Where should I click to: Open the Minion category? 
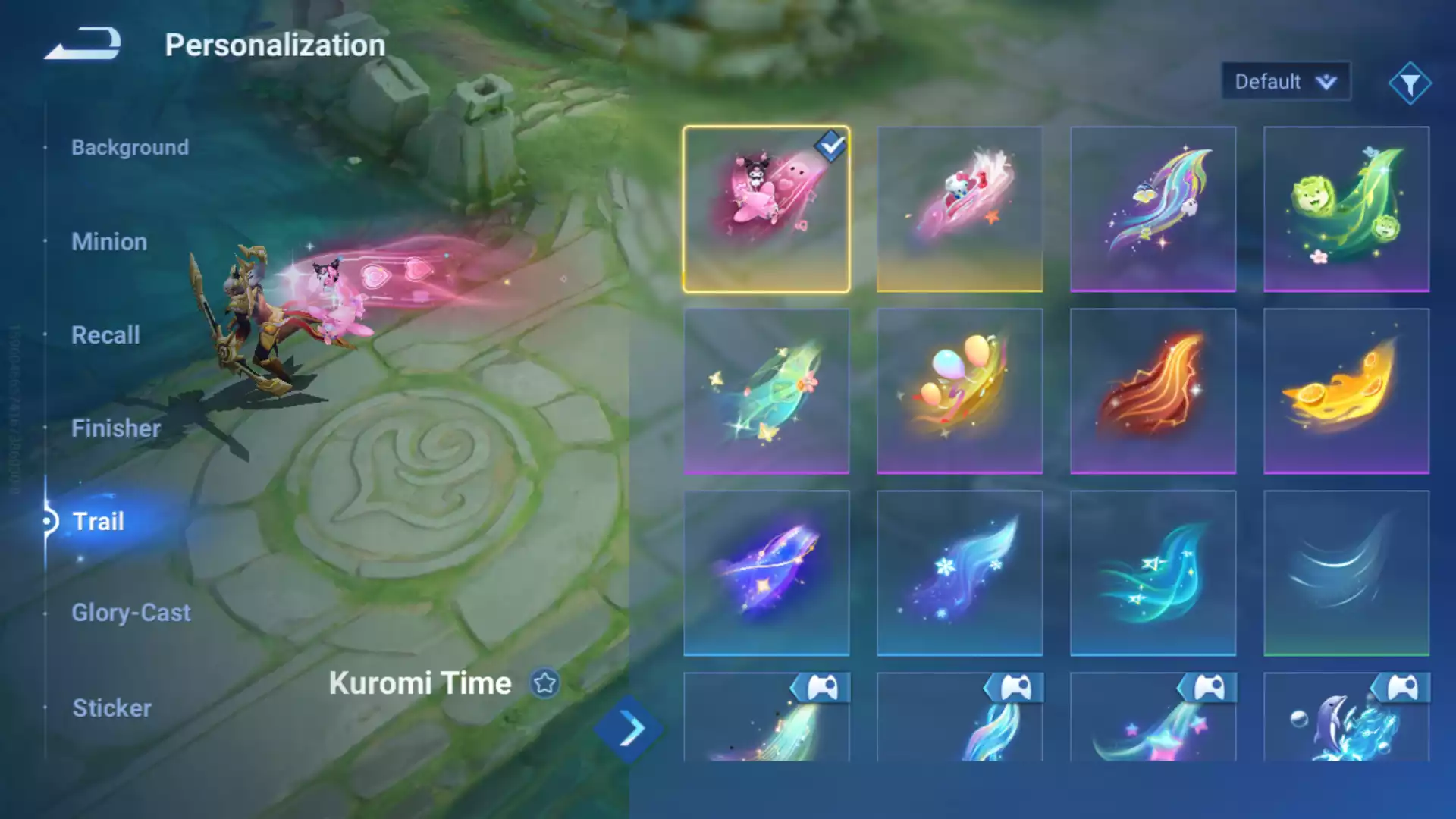(109, 242)
